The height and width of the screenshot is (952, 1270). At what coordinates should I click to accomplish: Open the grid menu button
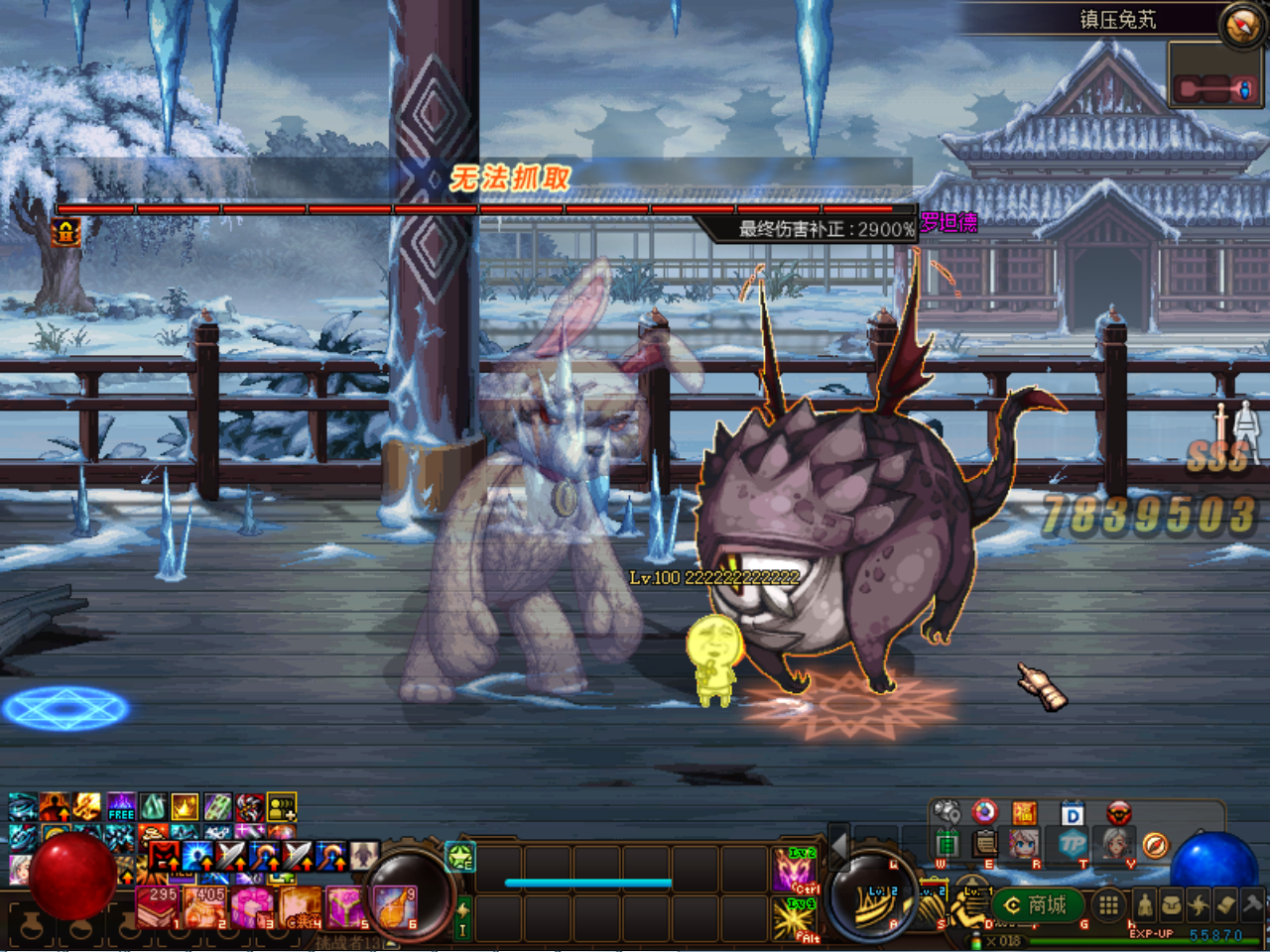click(x=1108, y=904)
